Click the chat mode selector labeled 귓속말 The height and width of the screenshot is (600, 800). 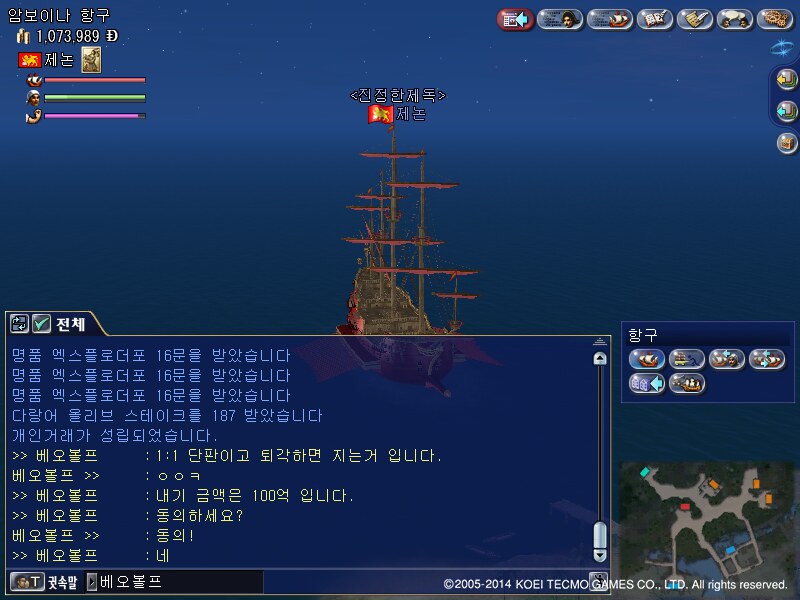[x=44, y=582]
